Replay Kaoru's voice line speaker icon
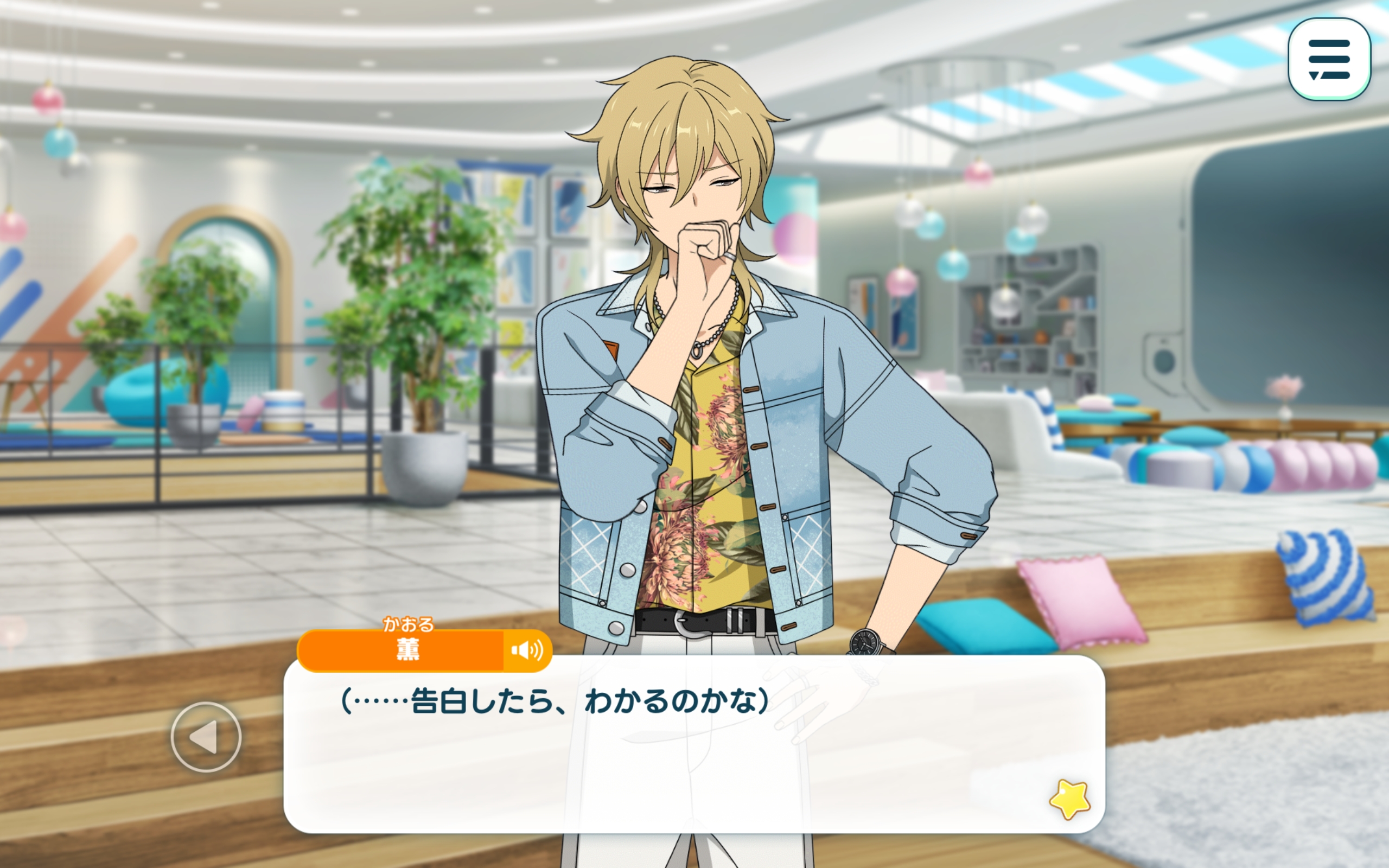The width and height of the screenshot is (1389, 868). [527, 650]
